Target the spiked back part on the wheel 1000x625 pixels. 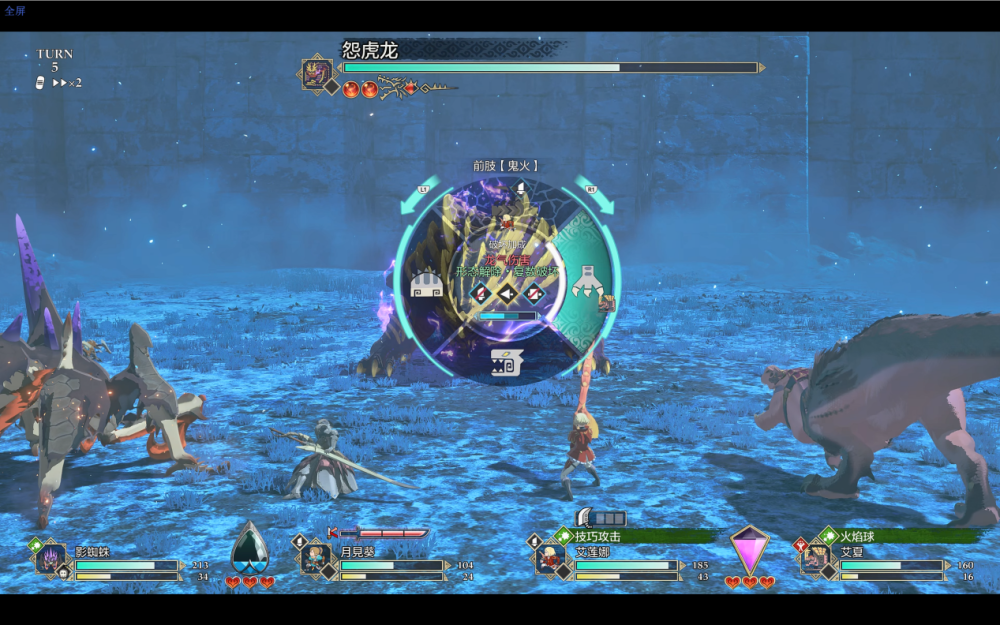point(427,287)
